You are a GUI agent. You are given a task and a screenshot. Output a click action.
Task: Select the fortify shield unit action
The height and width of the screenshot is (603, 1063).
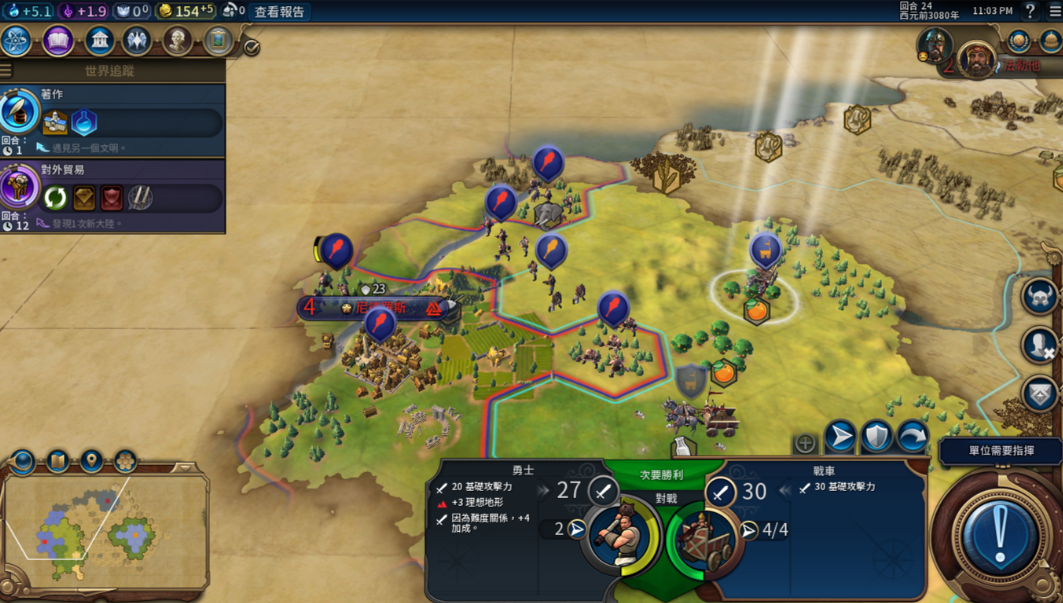click(876, 436)
